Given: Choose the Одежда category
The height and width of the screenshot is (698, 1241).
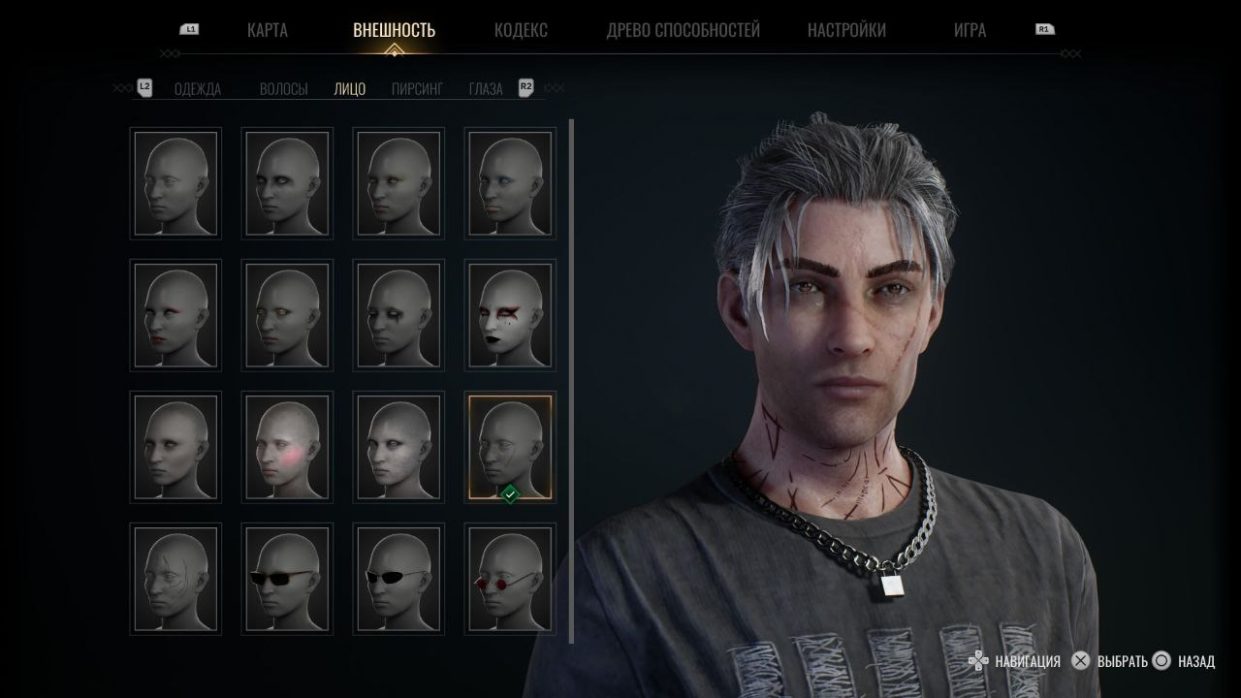Looking at the screenshot, I should (197, 89).
